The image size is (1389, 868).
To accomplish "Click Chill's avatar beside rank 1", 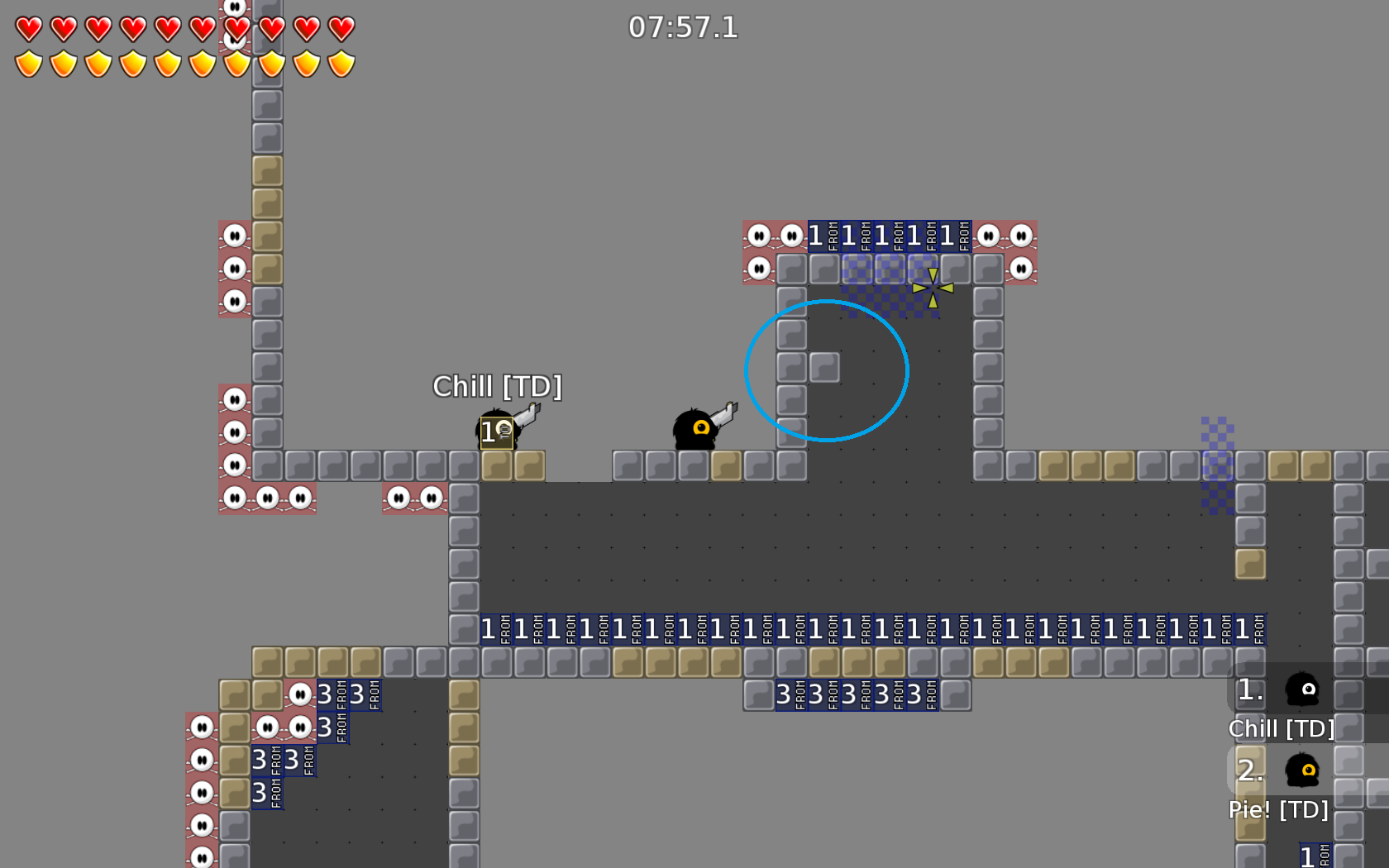I will [1302, 690].
